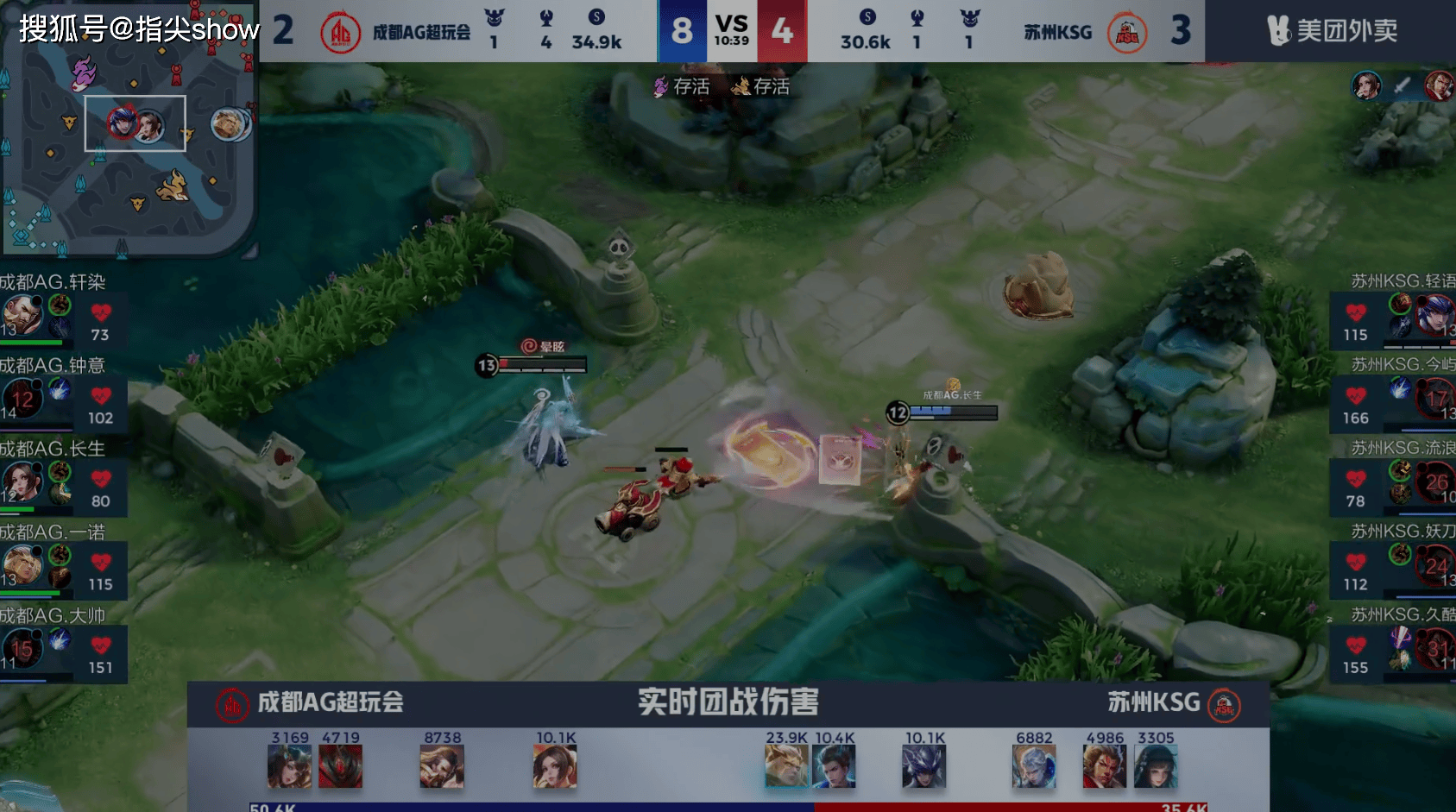Click the 搜狐号@指尖show watermark
This screenshot has width=1456, height=812.
[139, 29]
